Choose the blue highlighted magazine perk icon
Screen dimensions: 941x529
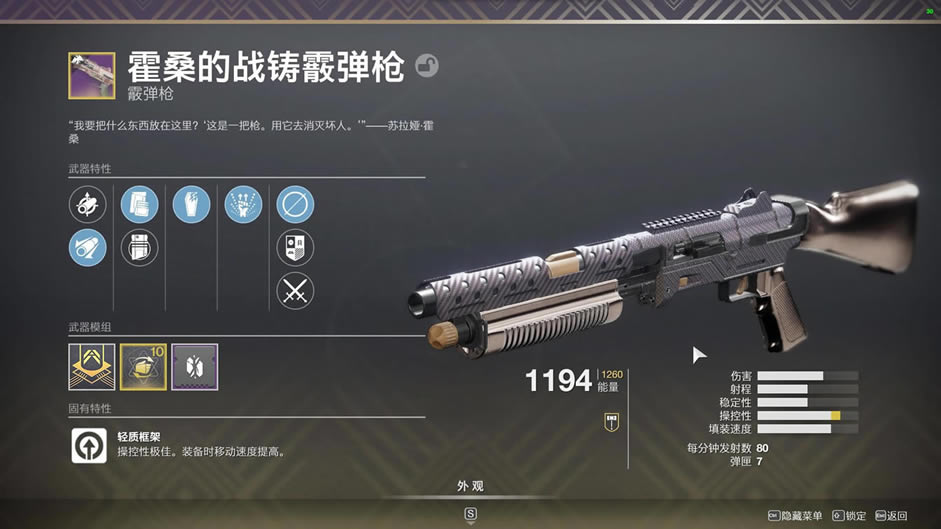(140, 205)
